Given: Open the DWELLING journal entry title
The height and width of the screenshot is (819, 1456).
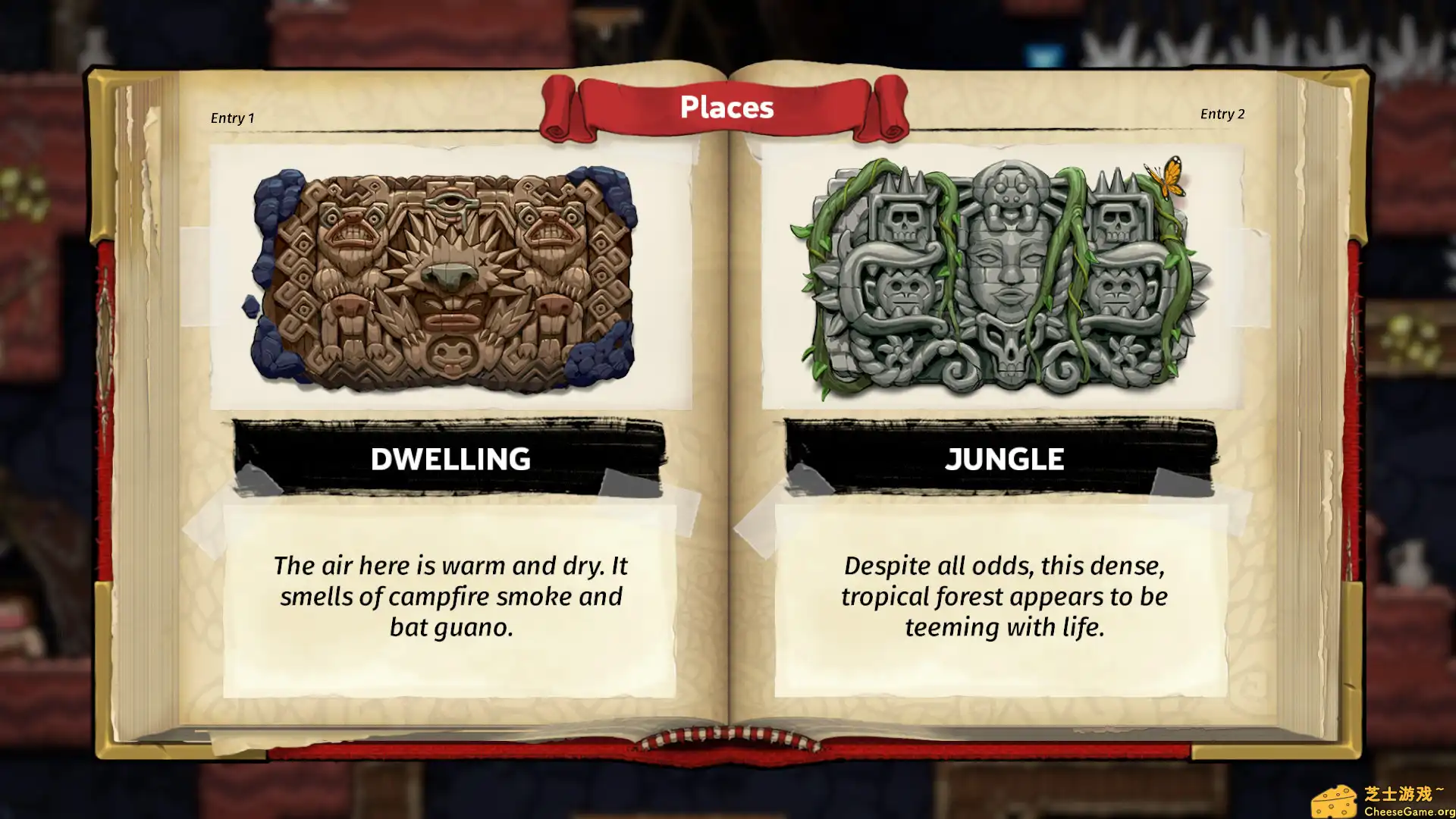Looking at the screenshot, I should [450, 459].
